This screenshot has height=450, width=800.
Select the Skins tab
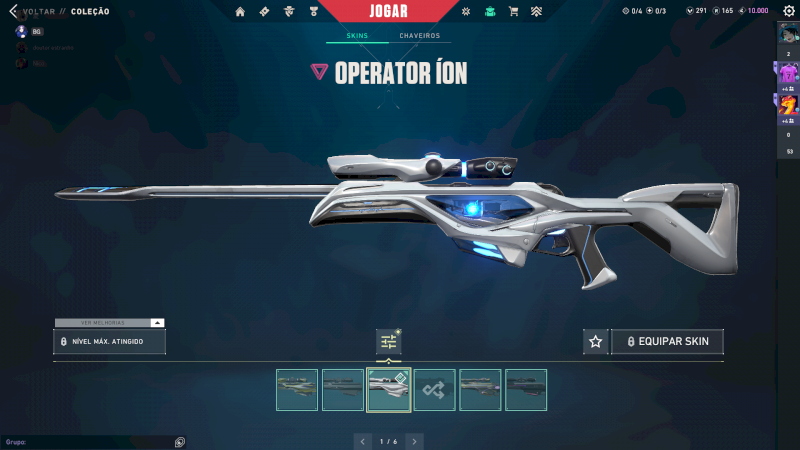tap(357, 36)
